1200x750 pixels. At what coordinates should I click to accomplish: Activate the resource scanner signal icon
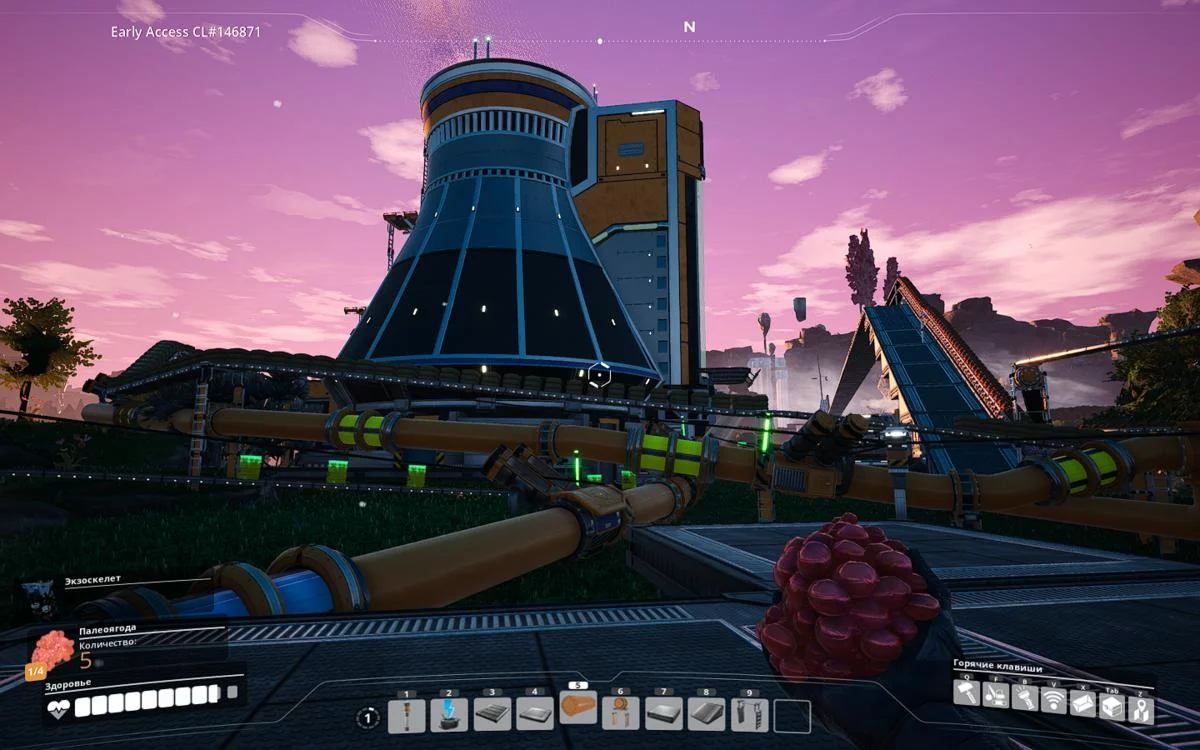[x=1053, y=700]
